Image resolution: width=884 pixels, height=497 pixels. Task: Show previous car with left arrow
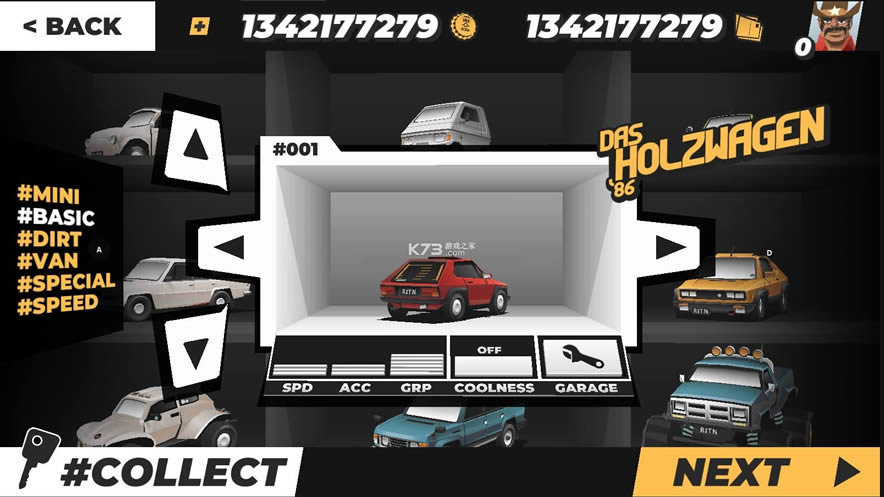coord(230,246)
